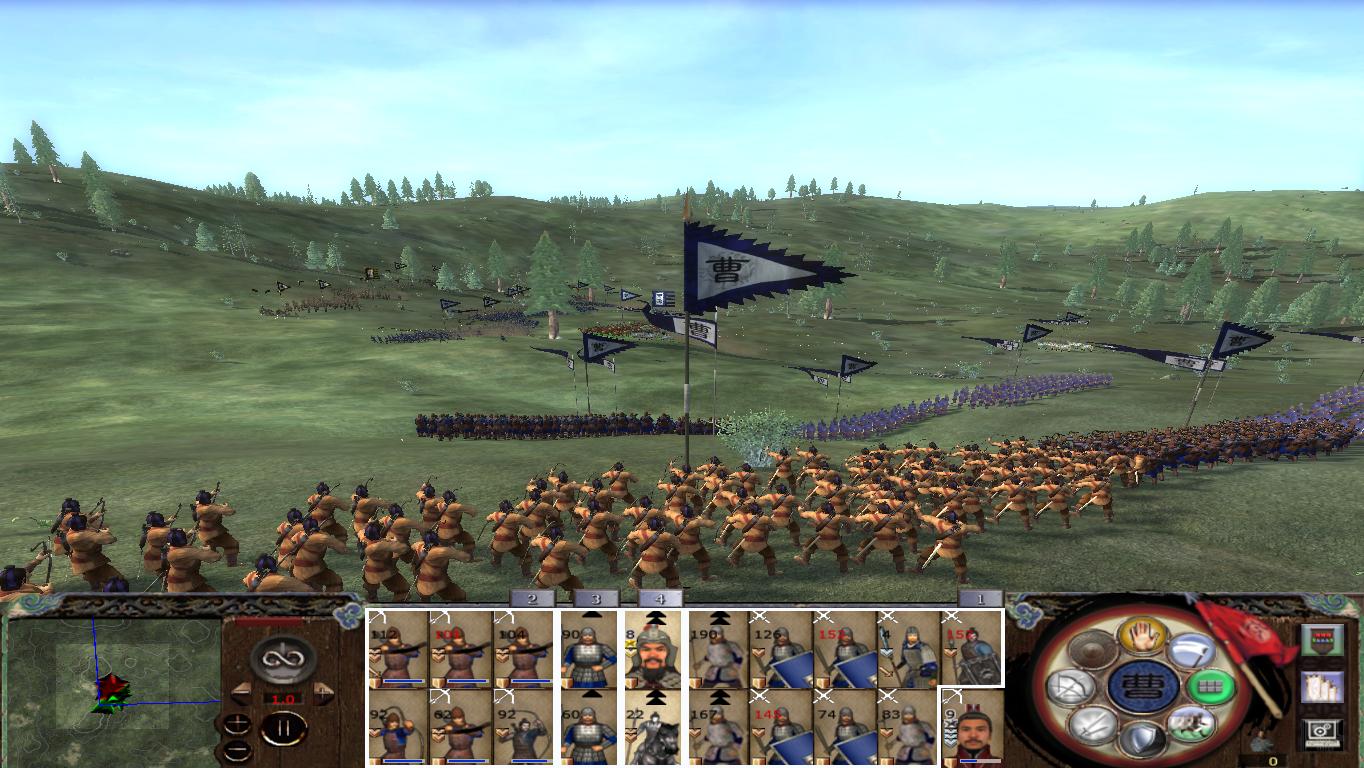Click the infinity unlimited-time button
Screen dimensions: 1364x768
[x=283, y=658]
